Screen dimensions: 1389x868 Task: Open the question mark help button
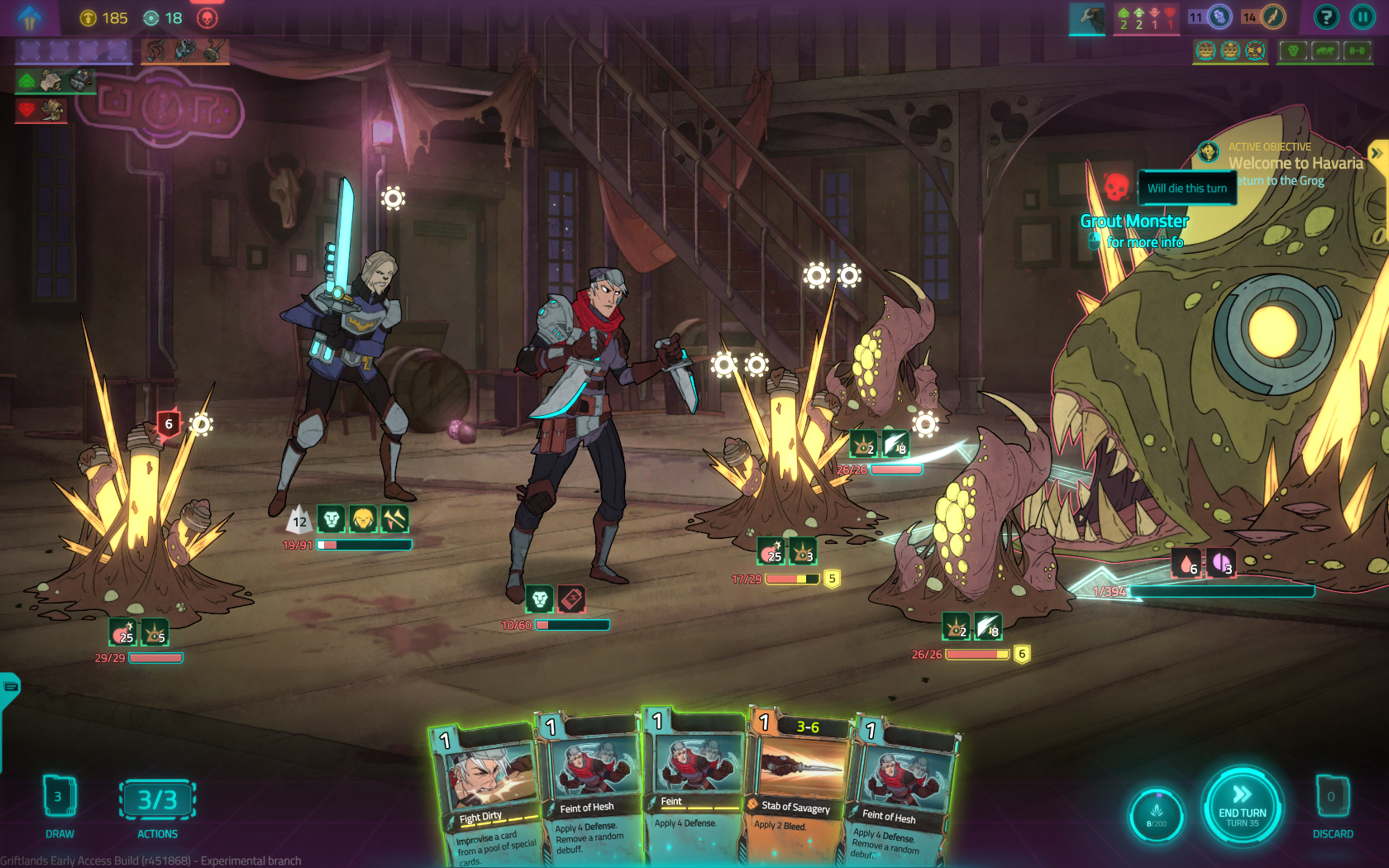pyautogui.click(x=1326, y=17)
